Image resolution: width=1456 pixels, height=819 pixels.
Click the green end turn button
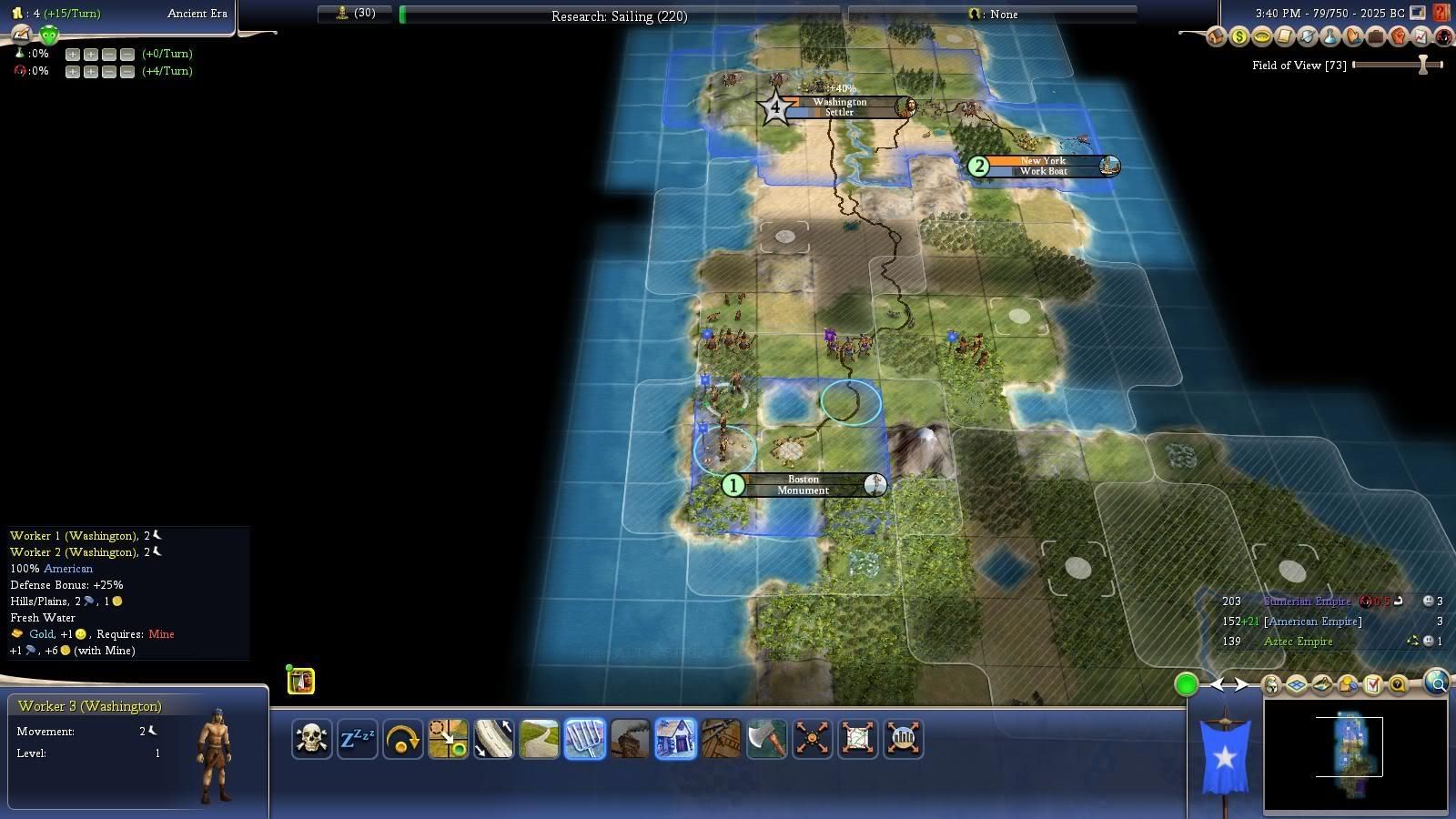pos(1186,684)
